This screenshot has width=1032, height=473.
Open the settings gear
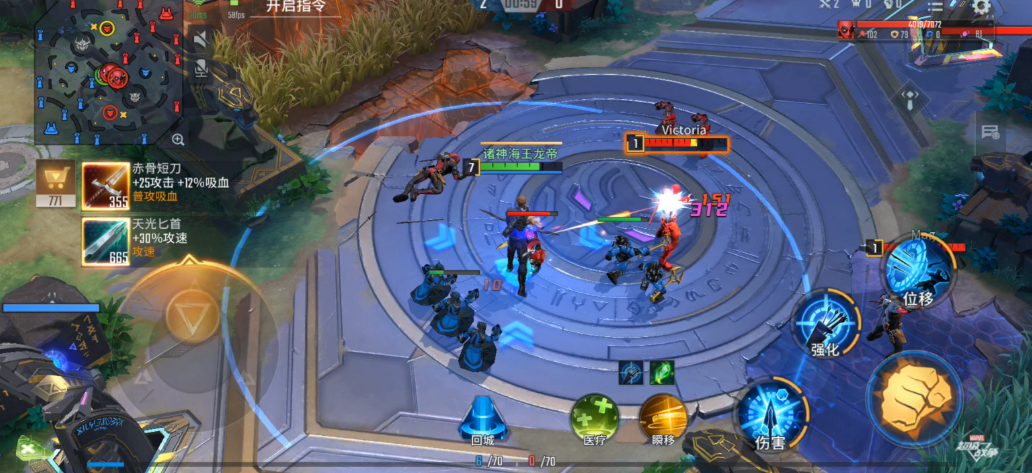981,7
